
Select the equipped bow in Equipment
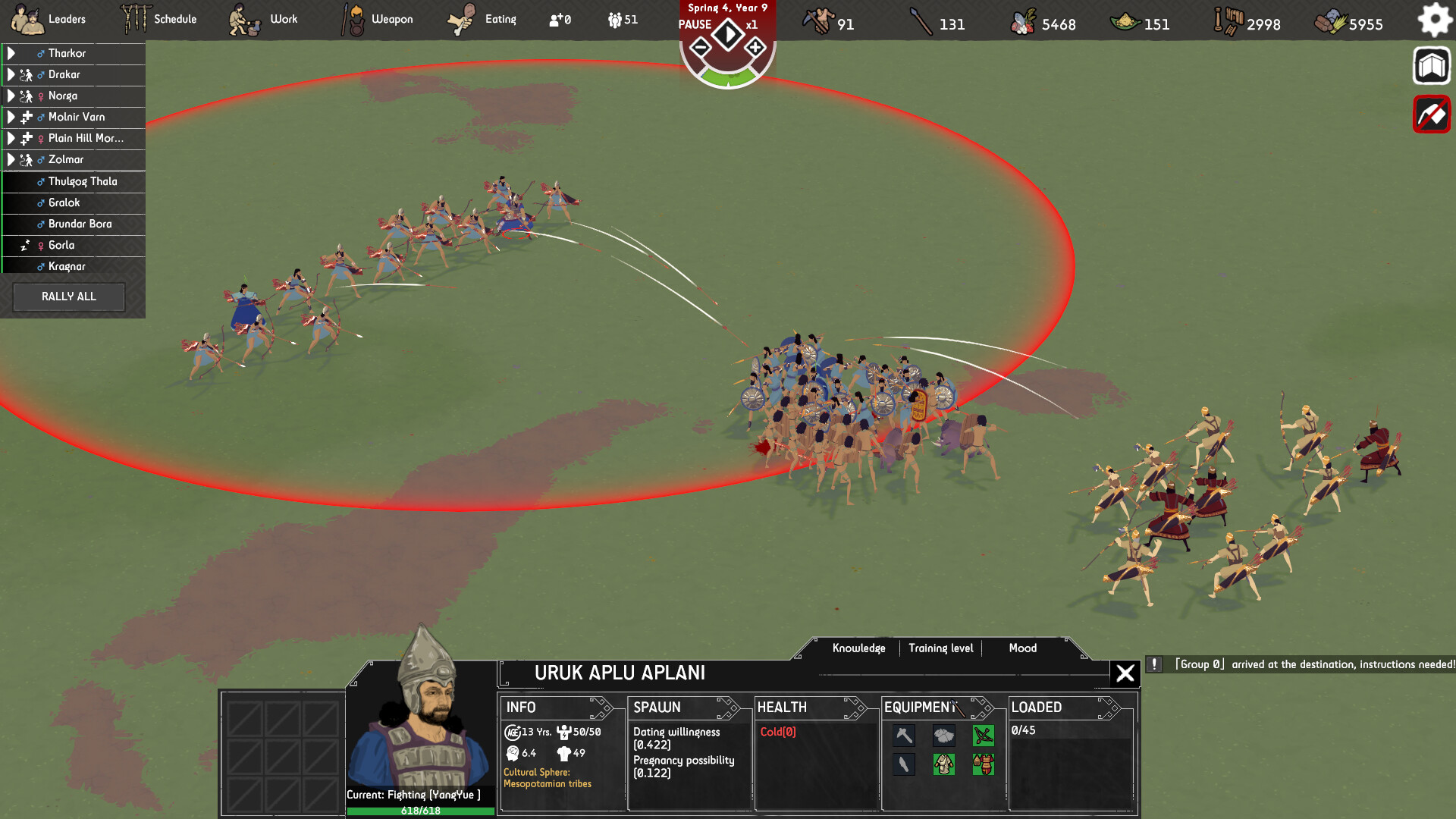[983, 735]
